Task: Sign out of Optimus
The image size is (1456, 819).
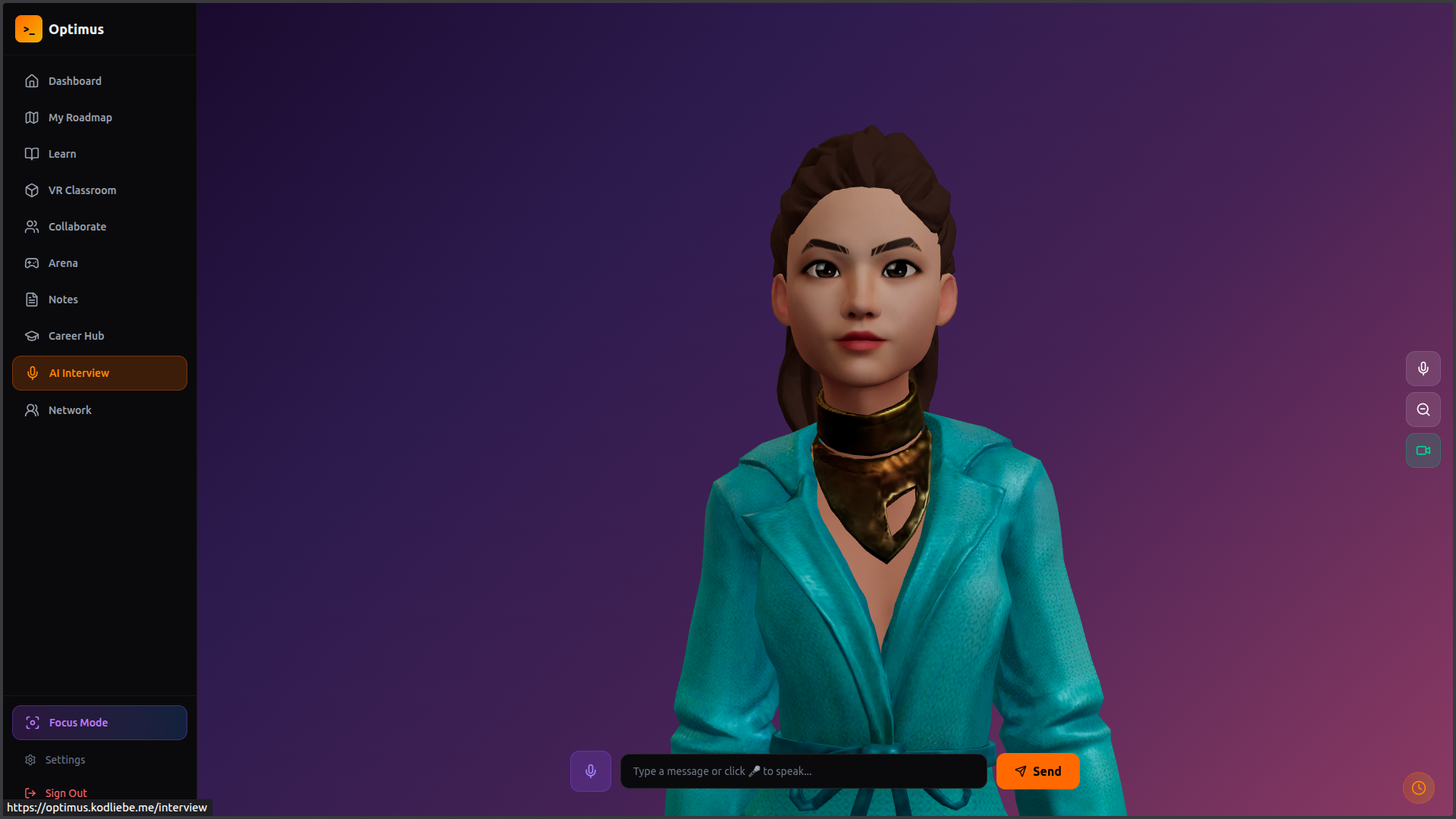Action: click(x=66, y=793)
